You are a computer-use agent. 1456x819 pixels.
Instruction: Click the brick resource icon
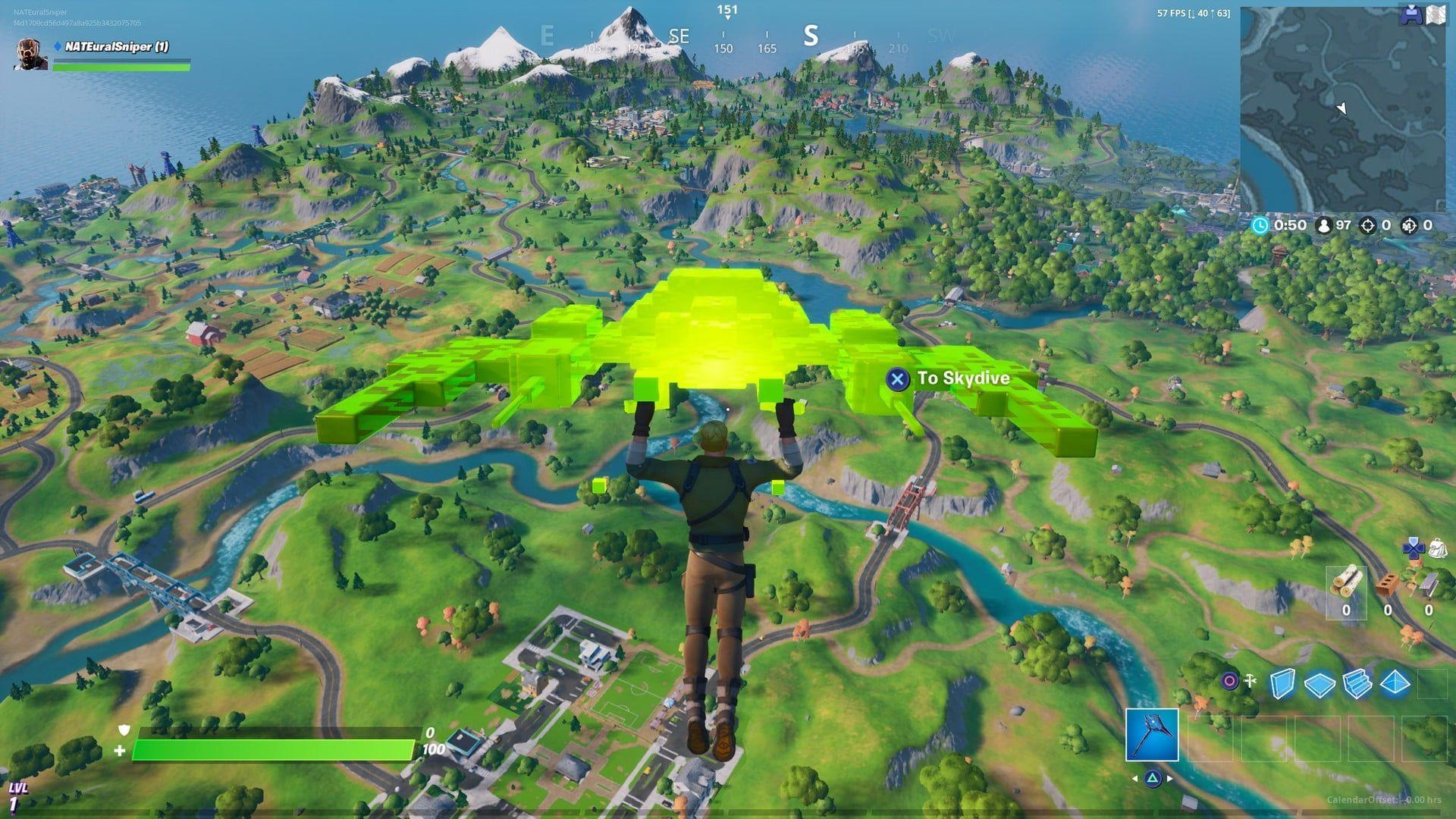tap(1387, 584)
